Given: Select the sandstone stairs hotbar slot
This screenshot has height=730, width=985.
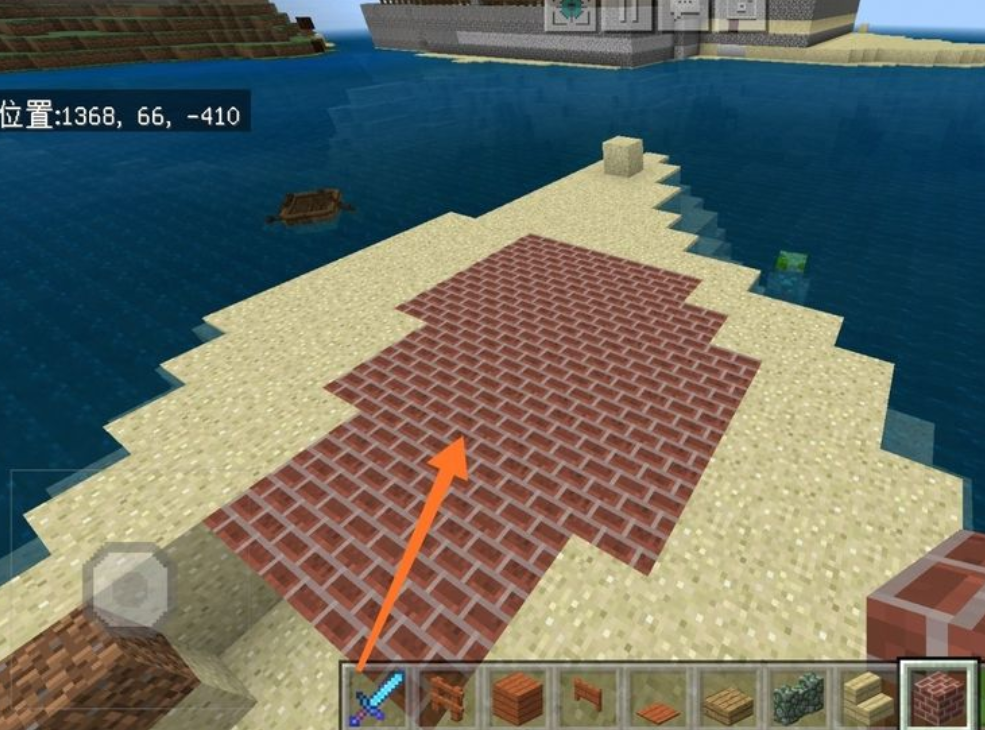Looking at the screenshot, I should pyautogui.click(x=866, y=696).
